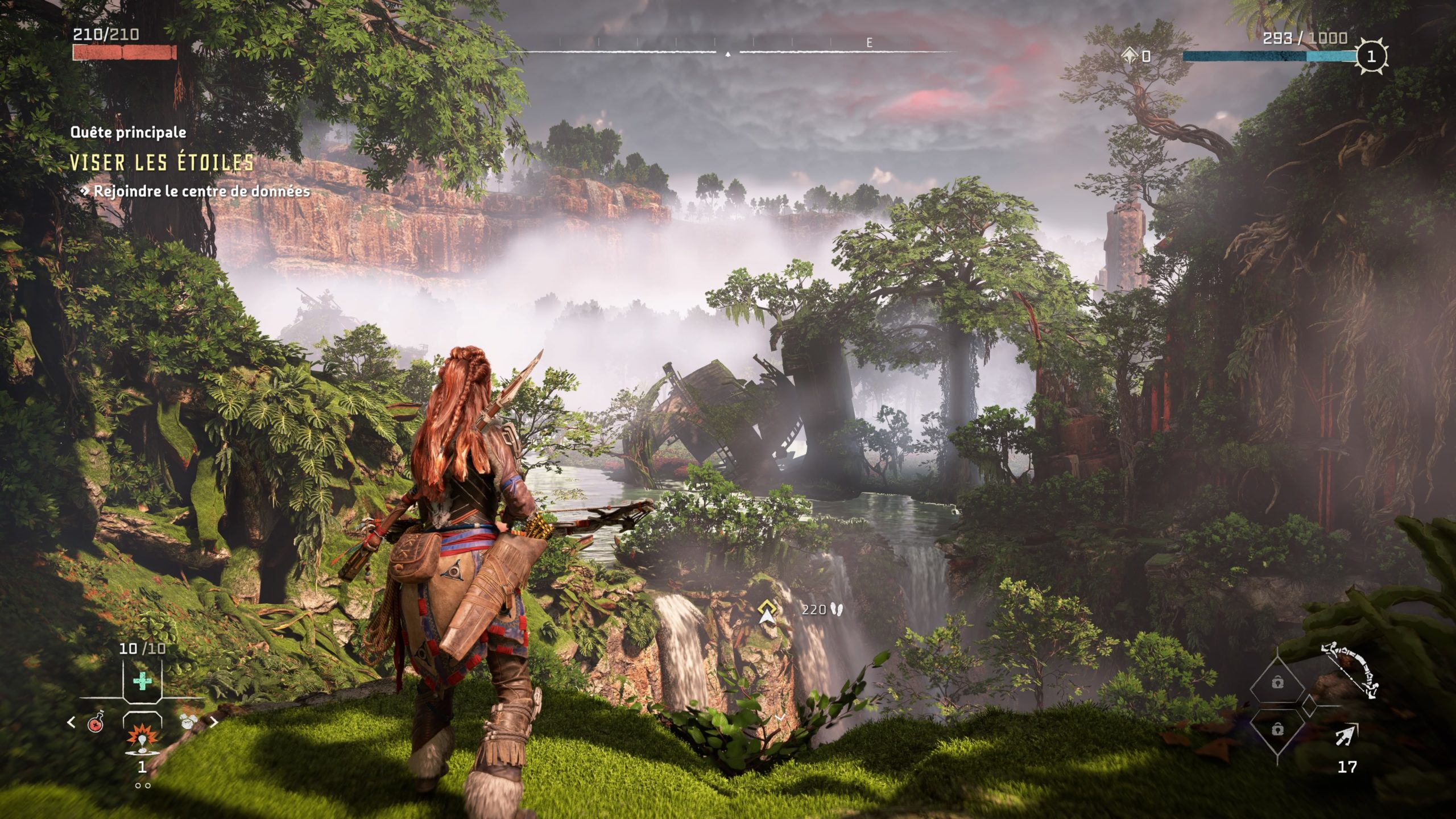
Task: Choose the red health potion flask
Action: (96, 723)
